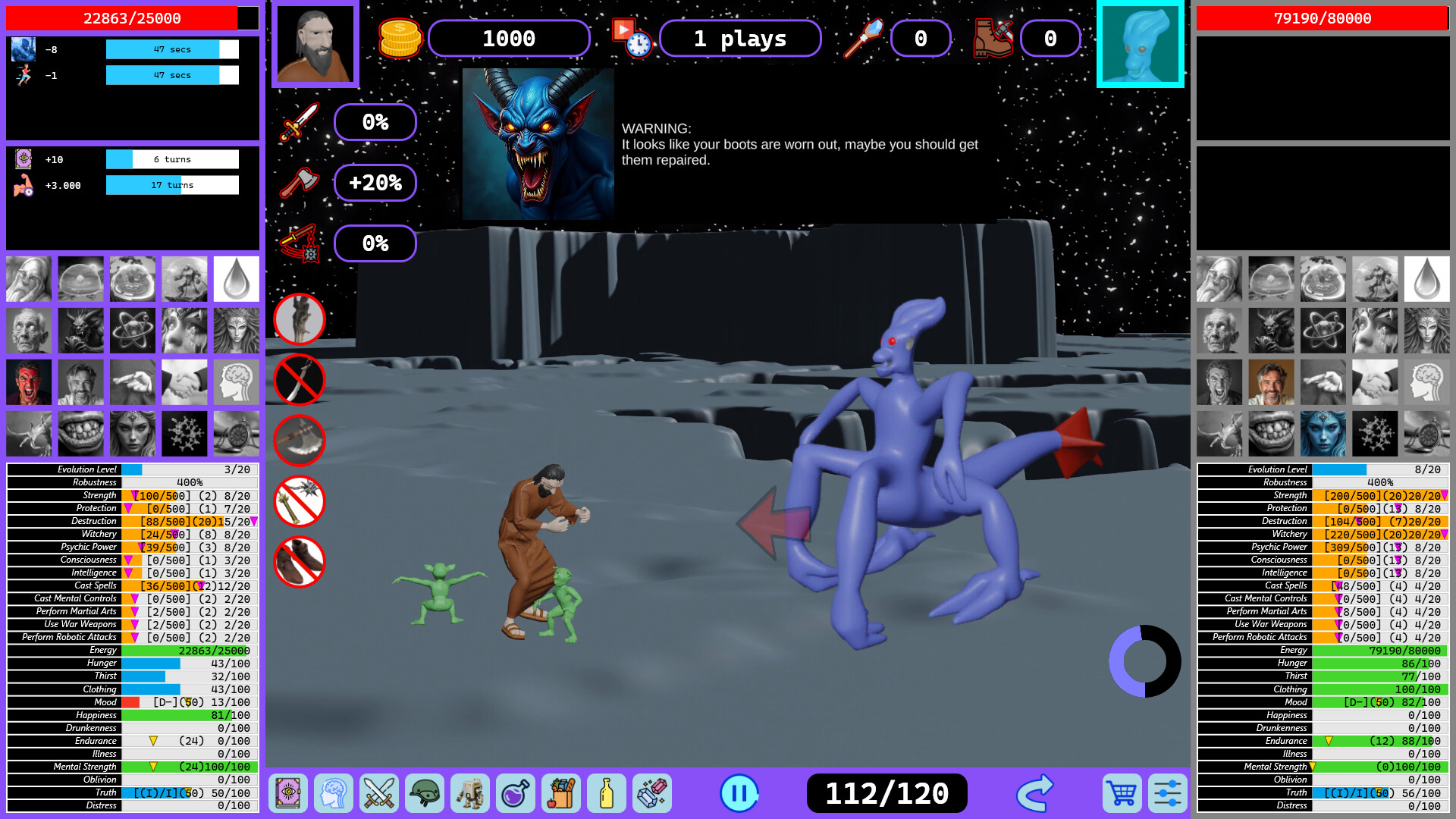
Task: Open the gems inventory menu
Action: [652, 793]
